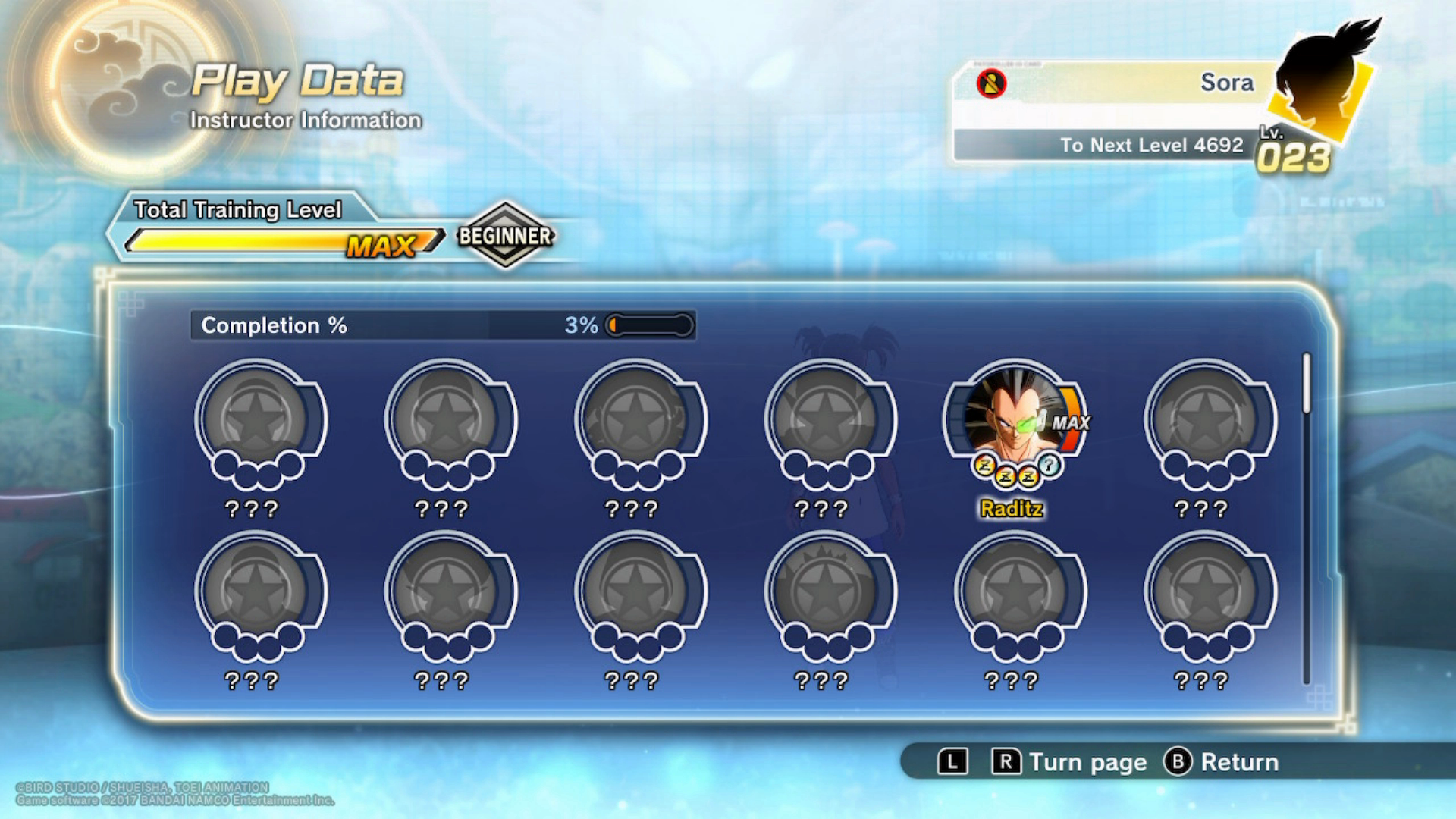Click the instructor list scrollbar thumb
1456x819 pixels.
[1307, 384]
